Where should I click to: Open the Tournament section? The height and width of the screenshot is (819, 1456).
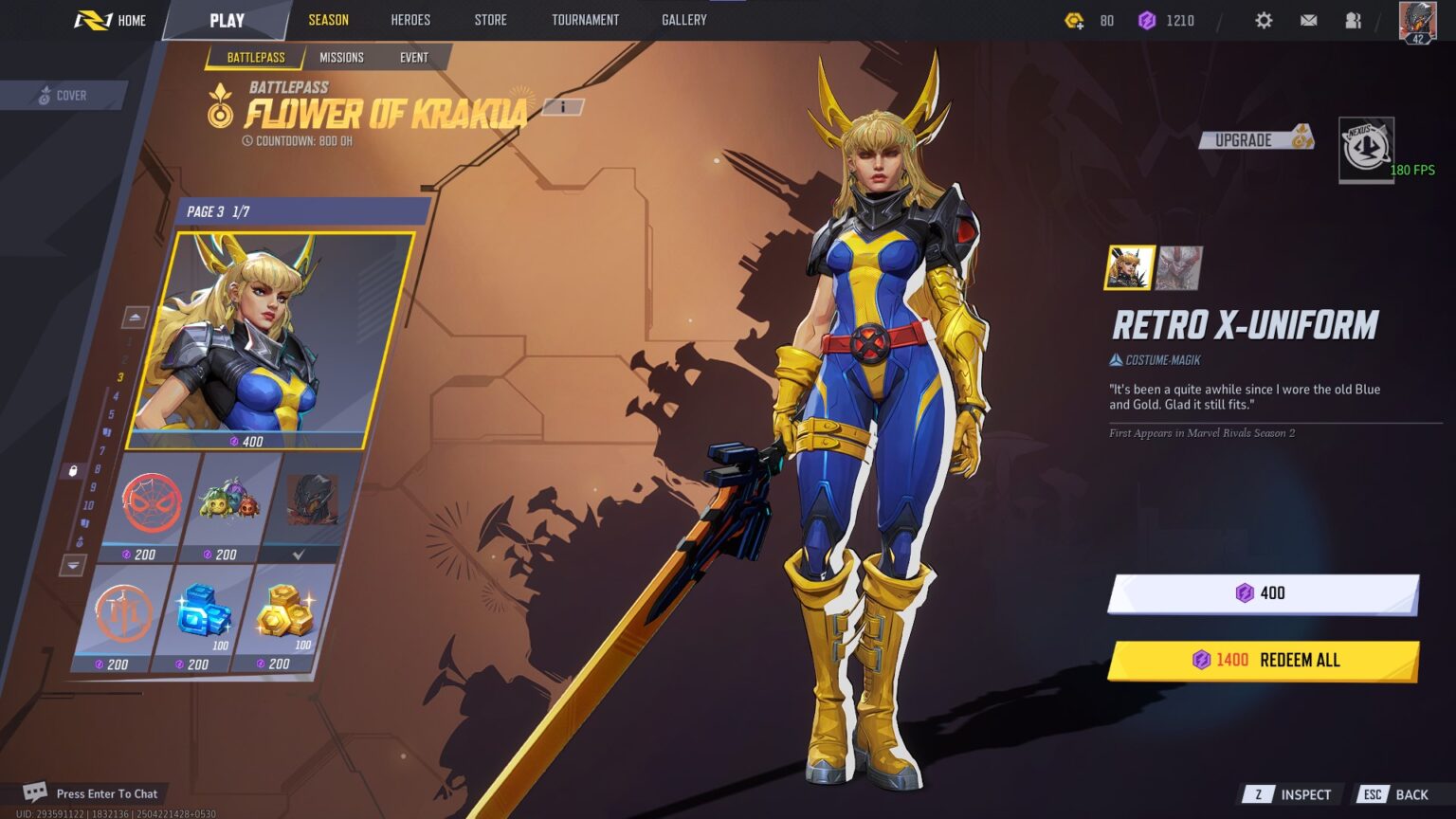point(585,20)
